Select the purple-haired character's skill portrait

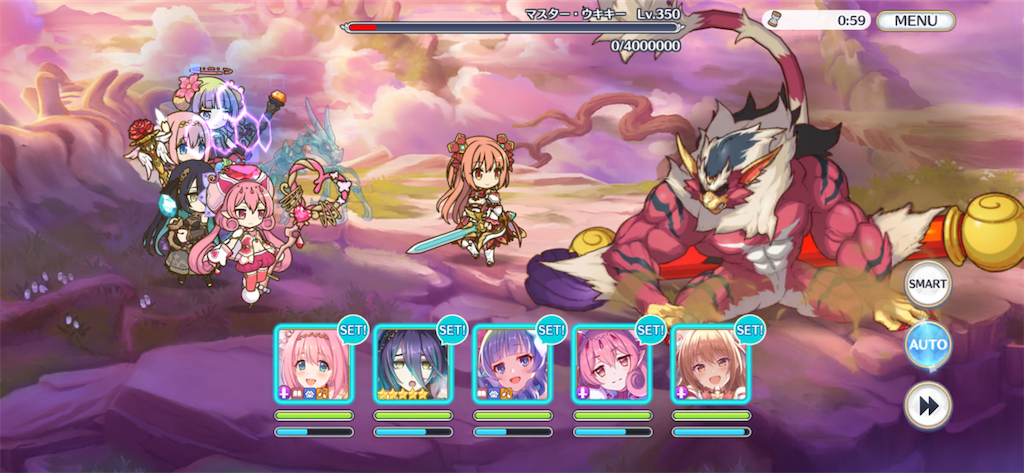pyautogui.click(x=512, y=365)
